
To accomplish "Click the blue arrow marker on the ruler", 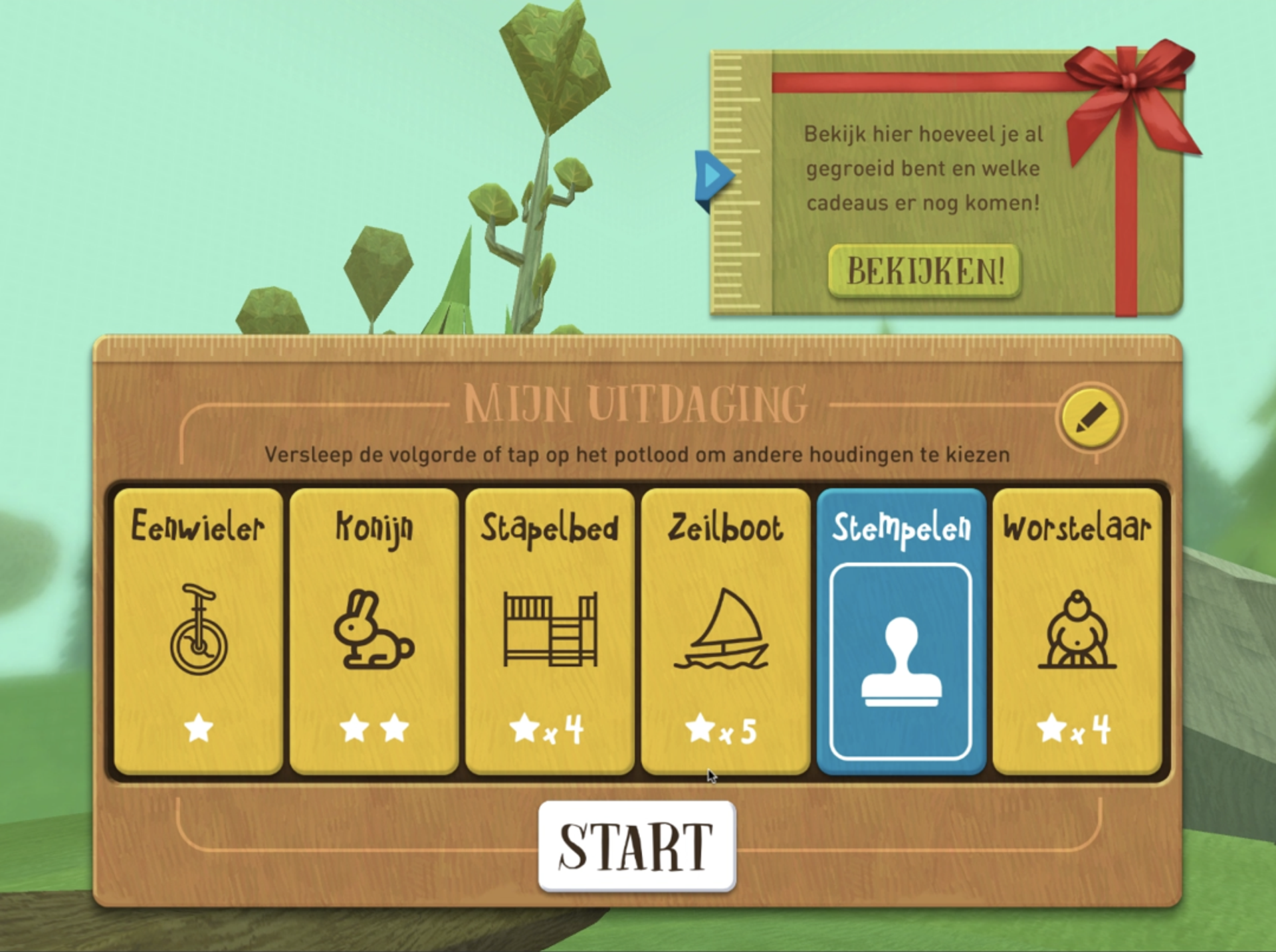I will click(x=712, y=177).
